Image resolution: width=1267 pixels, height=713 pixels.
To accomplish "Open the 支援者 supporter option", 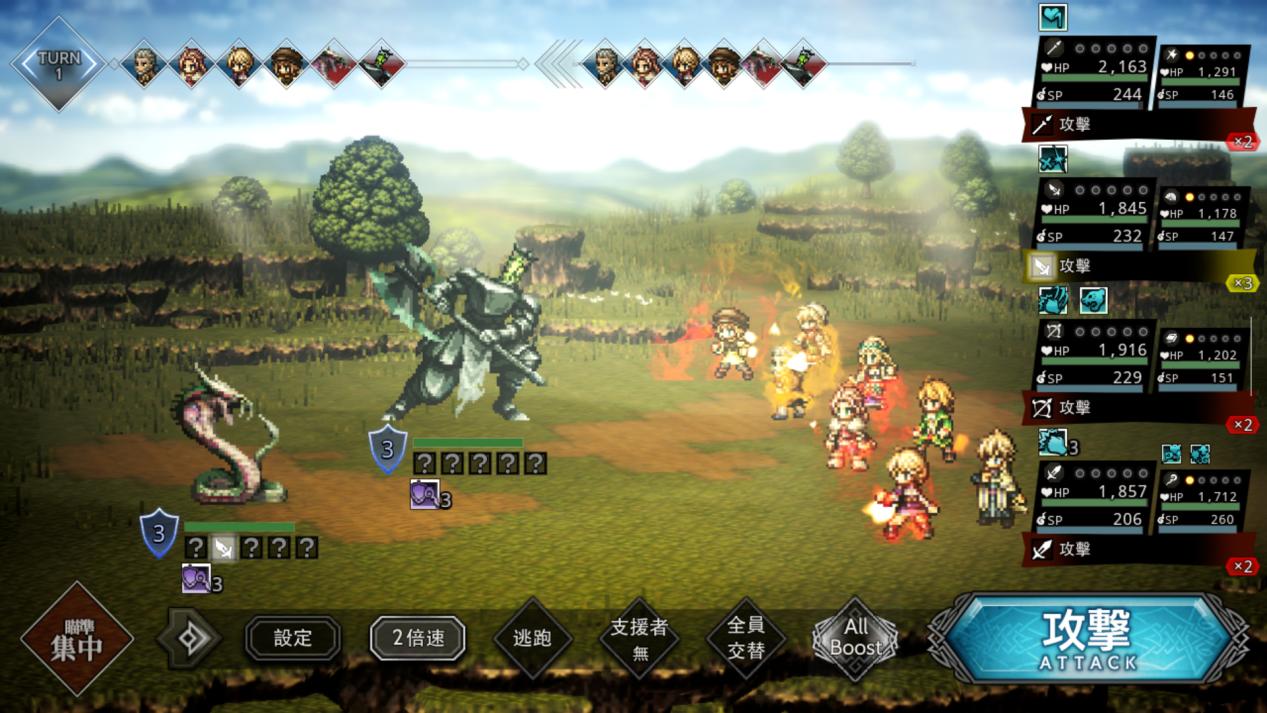I will tap(638, 638).
